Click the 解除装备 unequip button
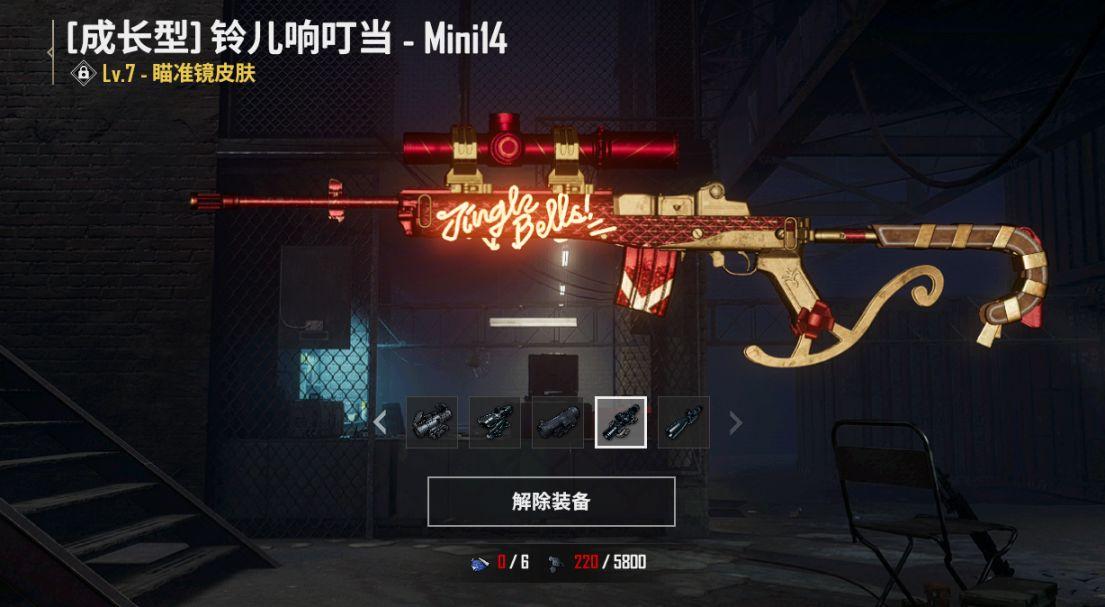 (551, 502)
